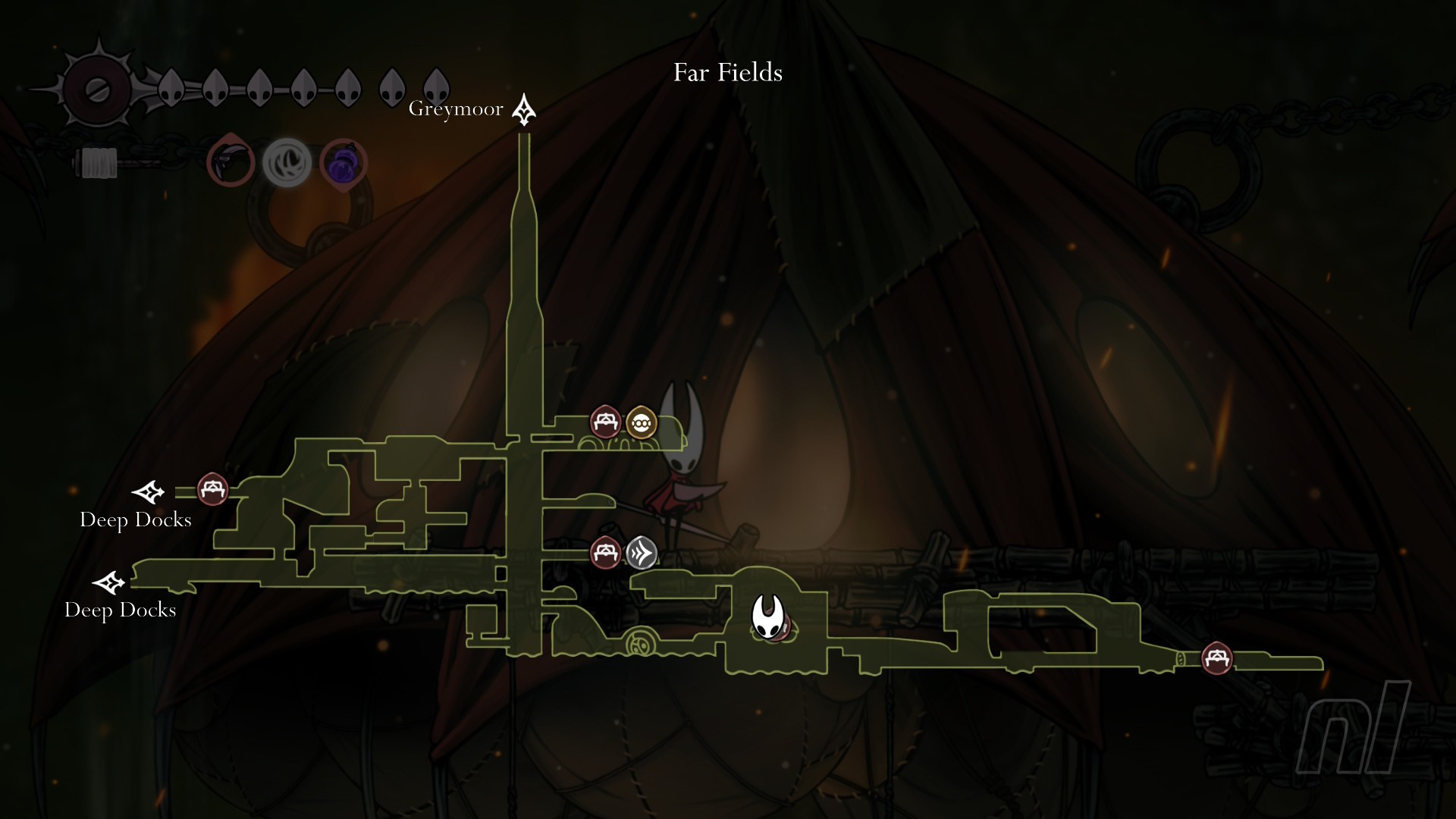This screenshot has height=819, width=1456.
Task: Click the lower Deep Docks exit arrow
Action: click(109, 583)
